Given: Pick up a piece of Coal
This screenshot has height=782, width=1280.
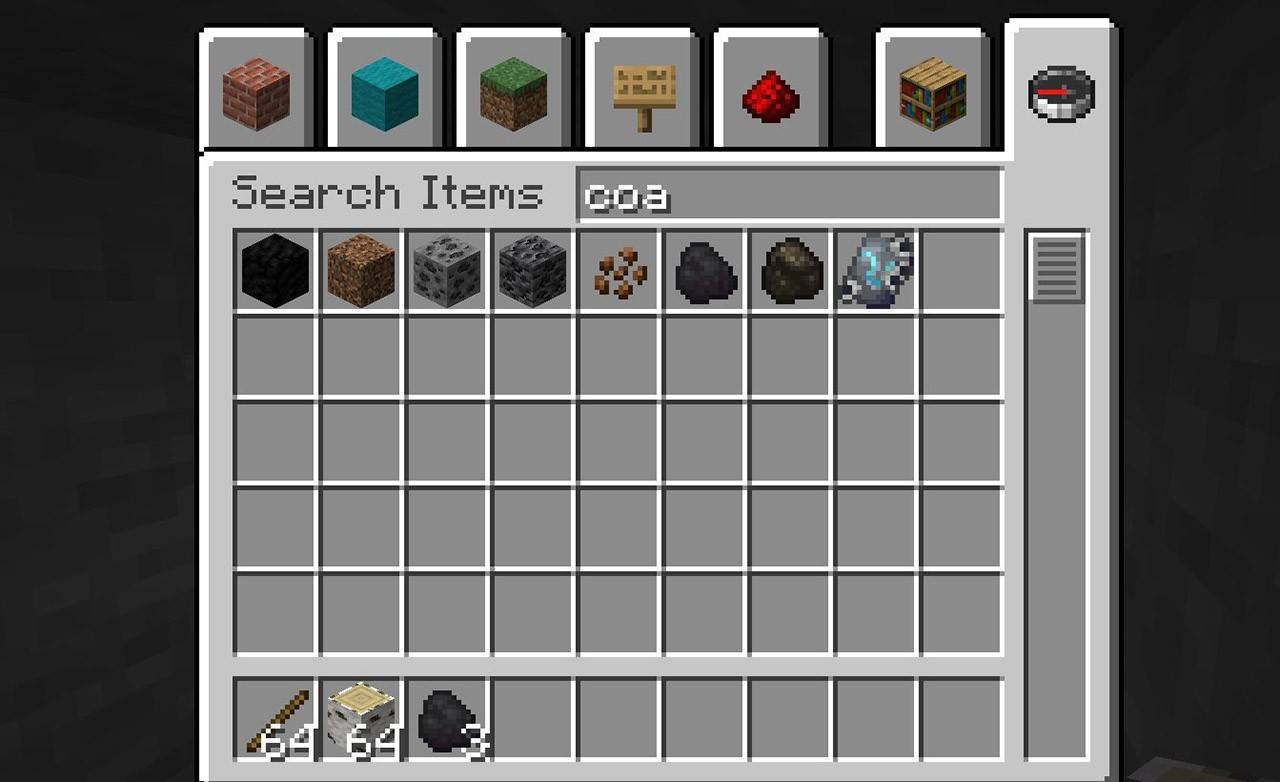Looking at the screenshot, I should [x=704, y=270].
